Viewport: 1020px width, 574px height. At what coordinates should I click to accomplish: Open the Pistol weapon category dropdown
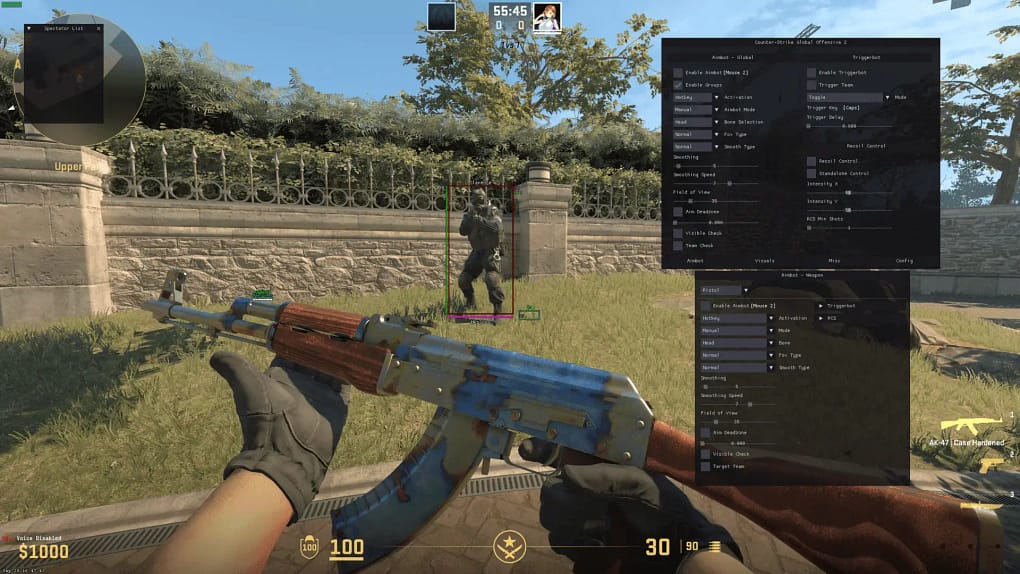[x=726, y=290]
